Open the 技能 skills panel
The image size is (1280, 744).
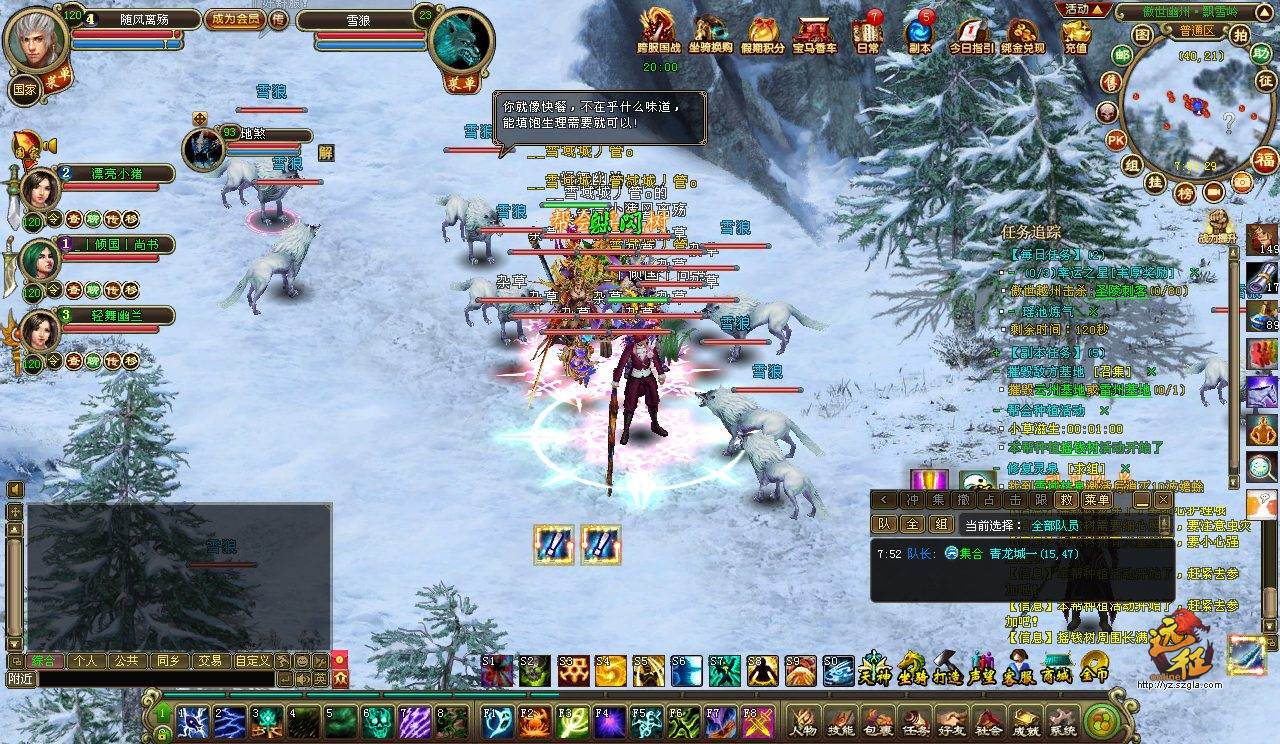(x=840, y=720)
